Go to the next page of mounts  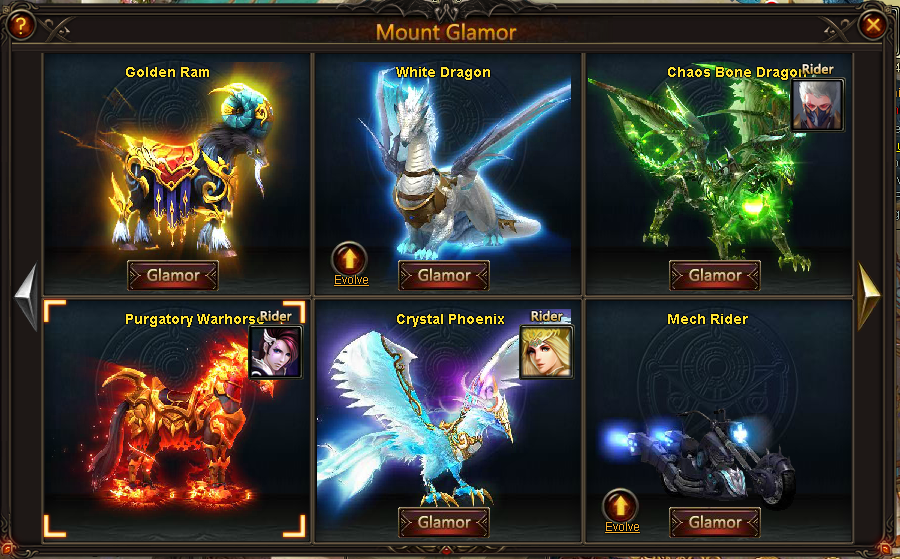coord(869,294)
